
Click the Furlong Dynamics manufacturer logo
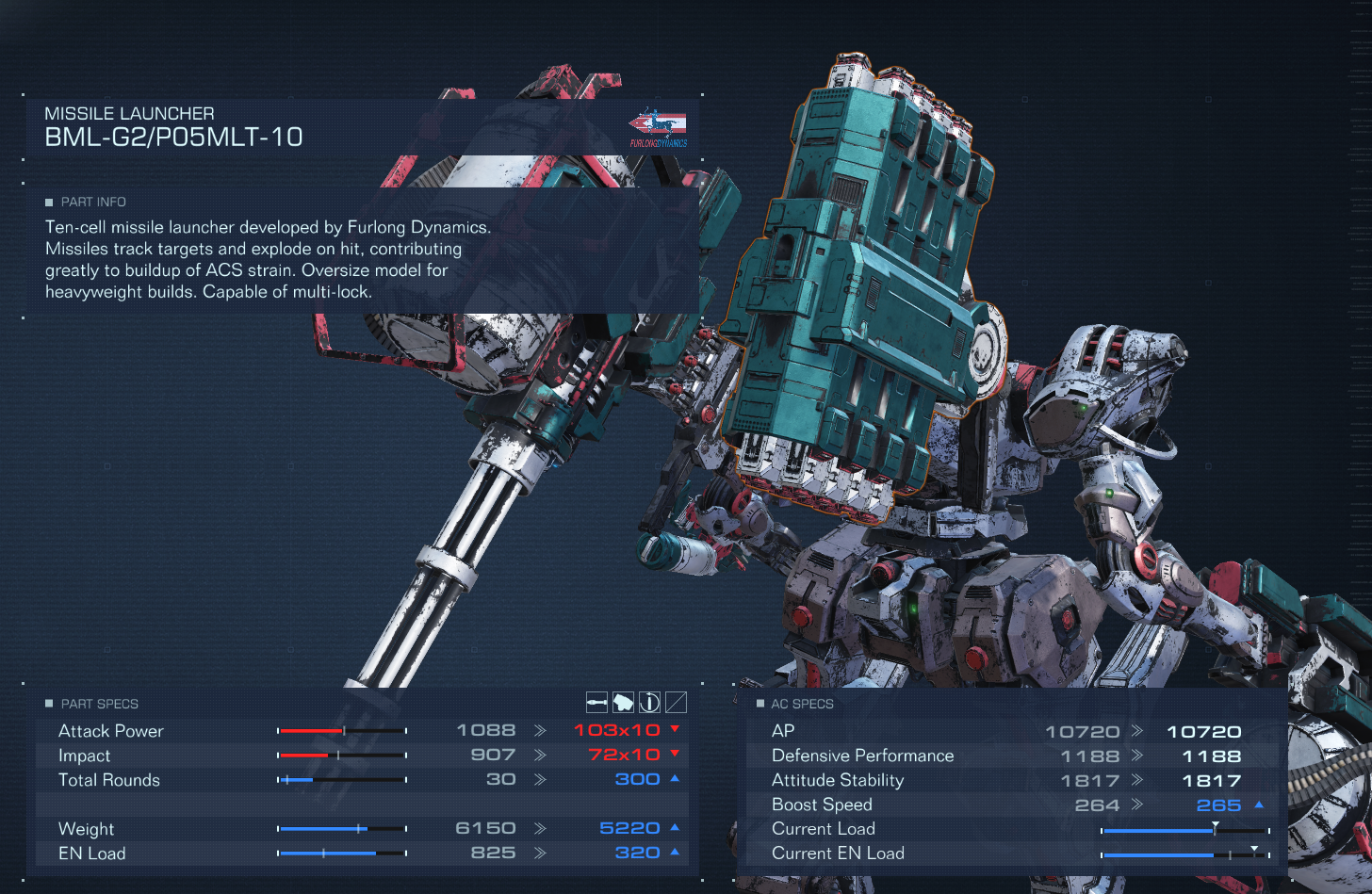pos(657,125)
